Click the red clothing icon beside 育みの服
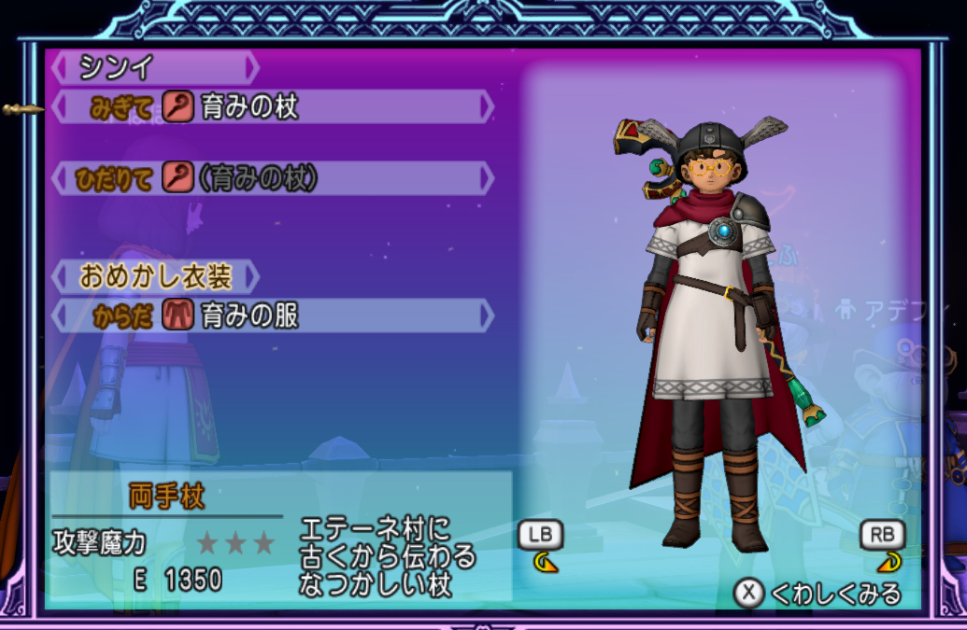The height and width of the screenshot is (630, 967). (177, 316)
